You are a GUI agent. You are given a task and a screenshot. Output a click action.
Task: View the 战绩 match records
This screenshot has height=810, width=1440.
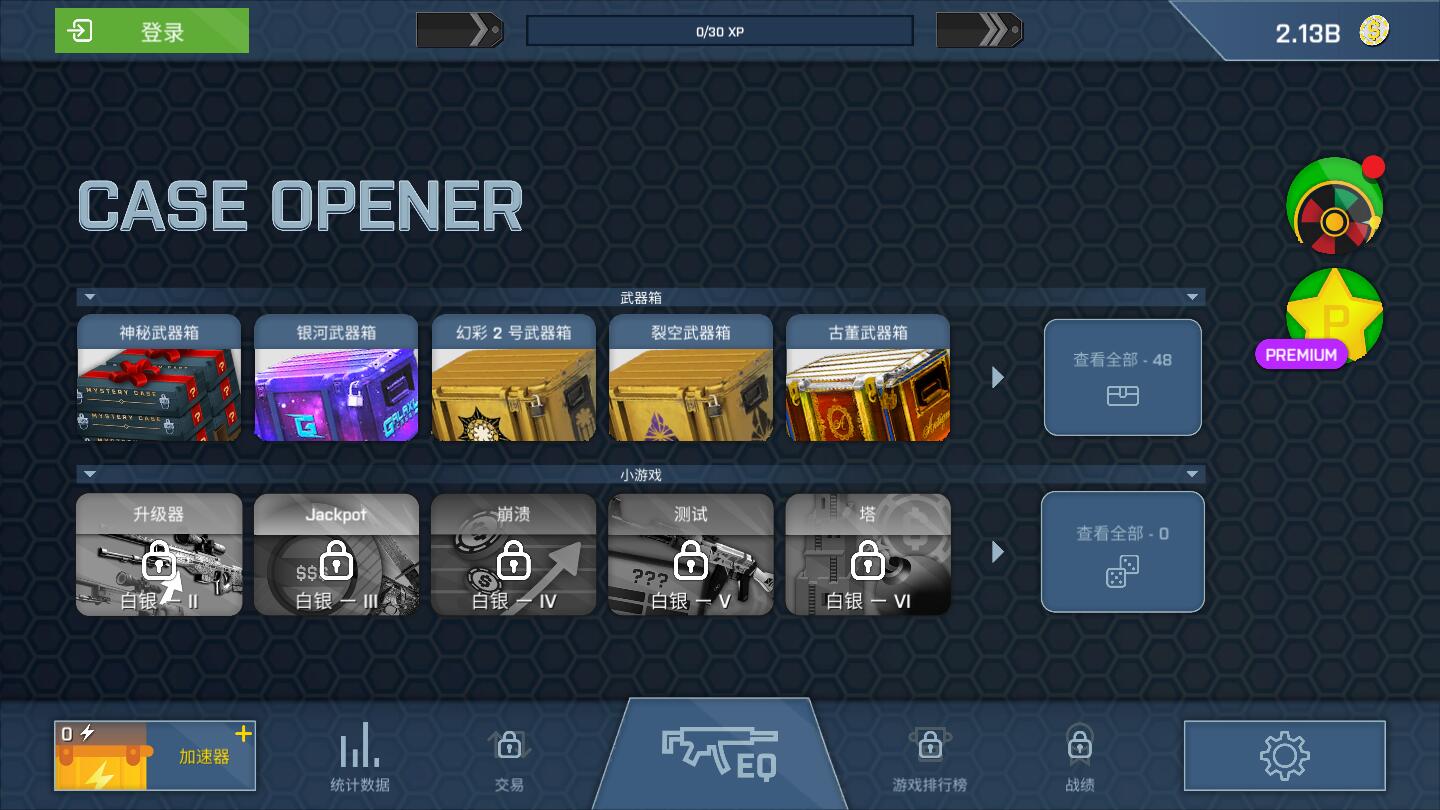click(x=1079, y=755)
